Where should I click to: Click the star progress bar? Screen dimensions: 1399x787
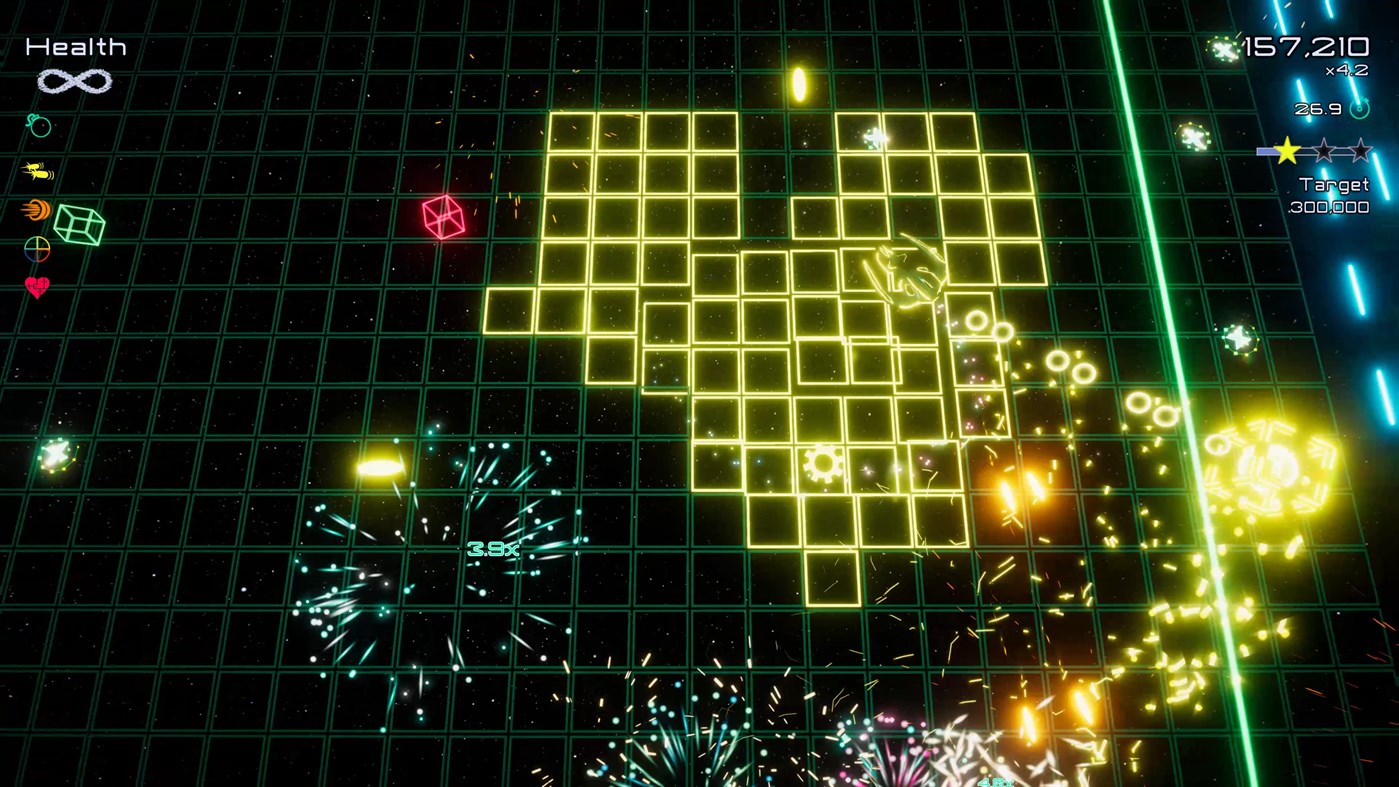point(1266,149)
